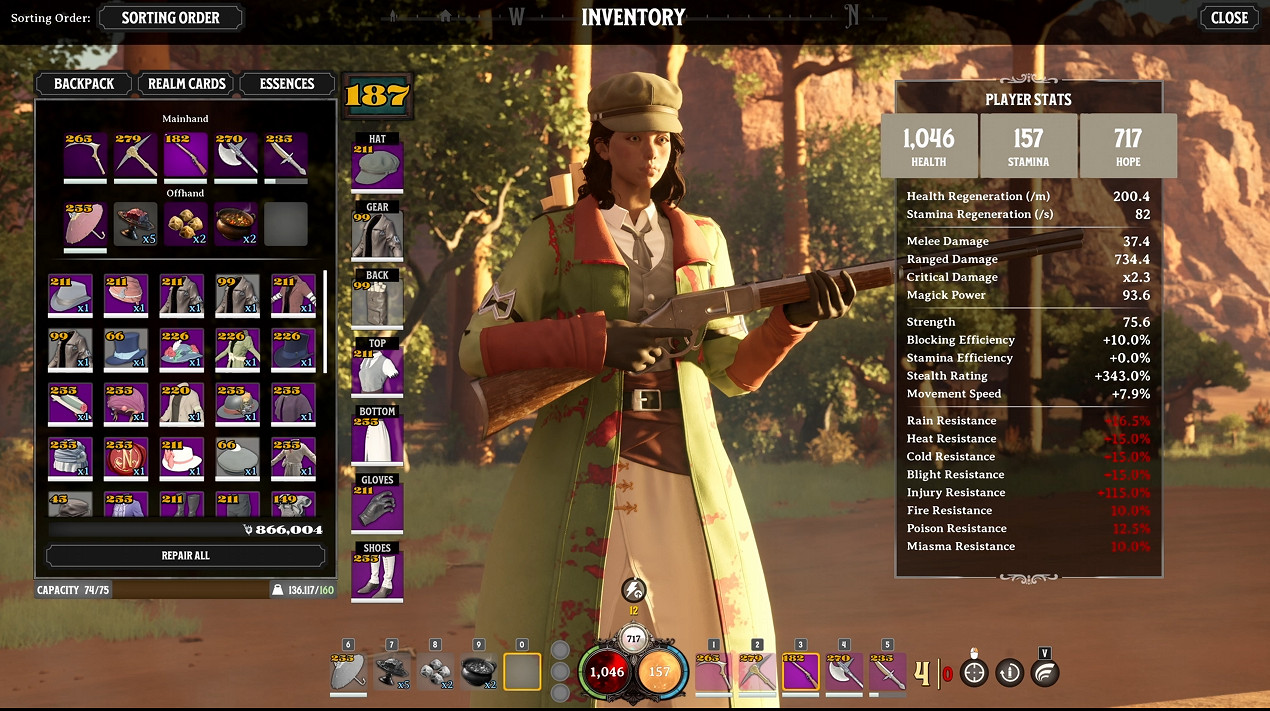The image size is (1270, 711).
Task: Click the equipped Hat slot with the cap
Action: (x=377, y=165)
